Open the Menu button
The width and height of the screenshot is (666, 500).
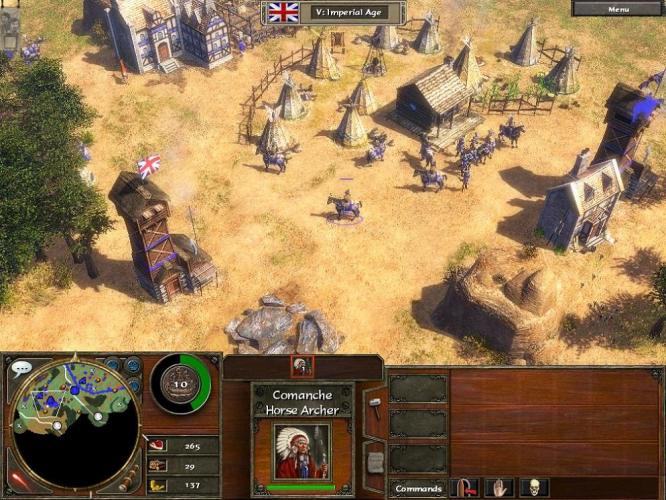pyautogui.click(x=618, y=9)
